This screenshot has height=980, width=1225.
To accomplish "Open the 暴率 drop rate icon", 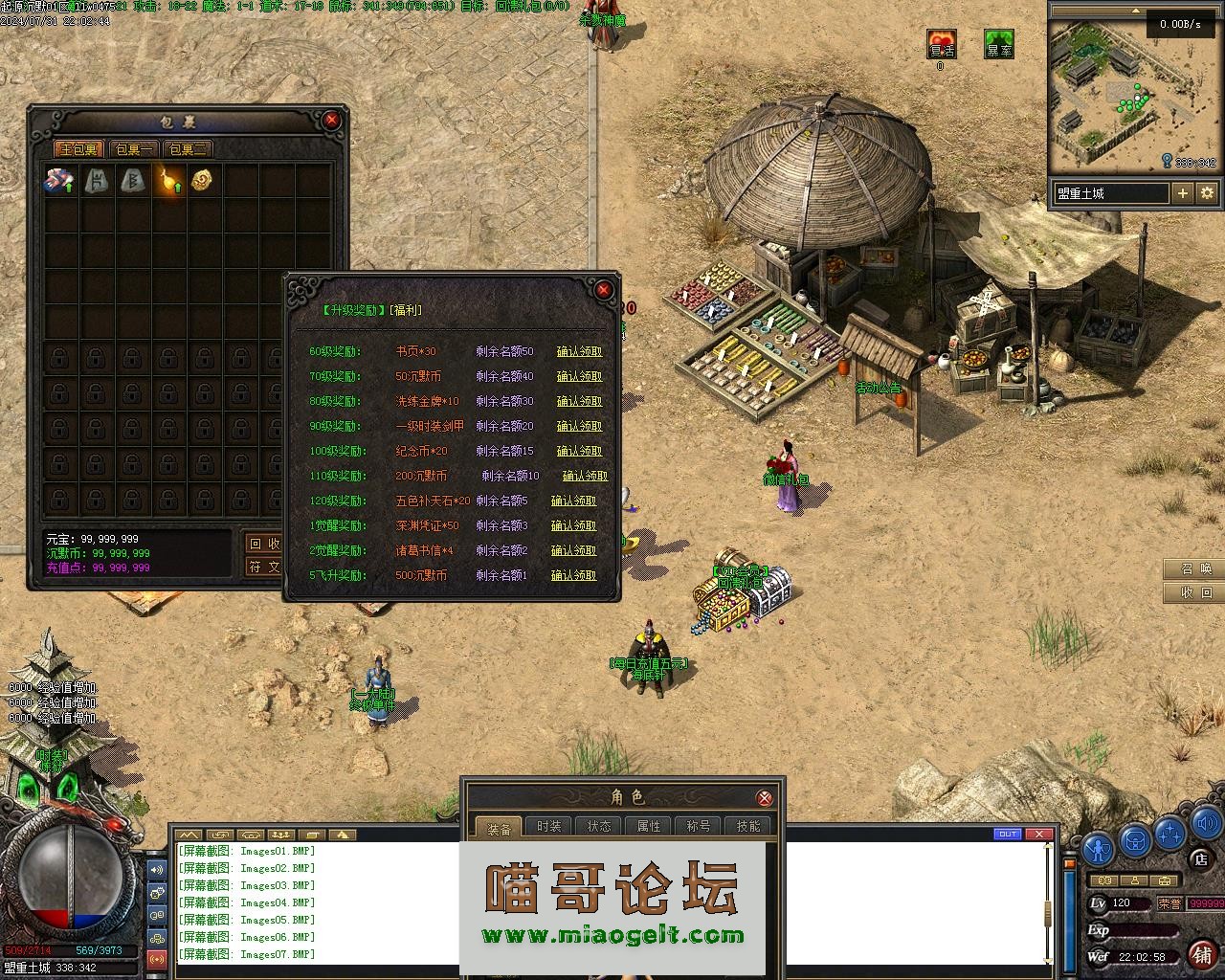I will tap(999, 44).
